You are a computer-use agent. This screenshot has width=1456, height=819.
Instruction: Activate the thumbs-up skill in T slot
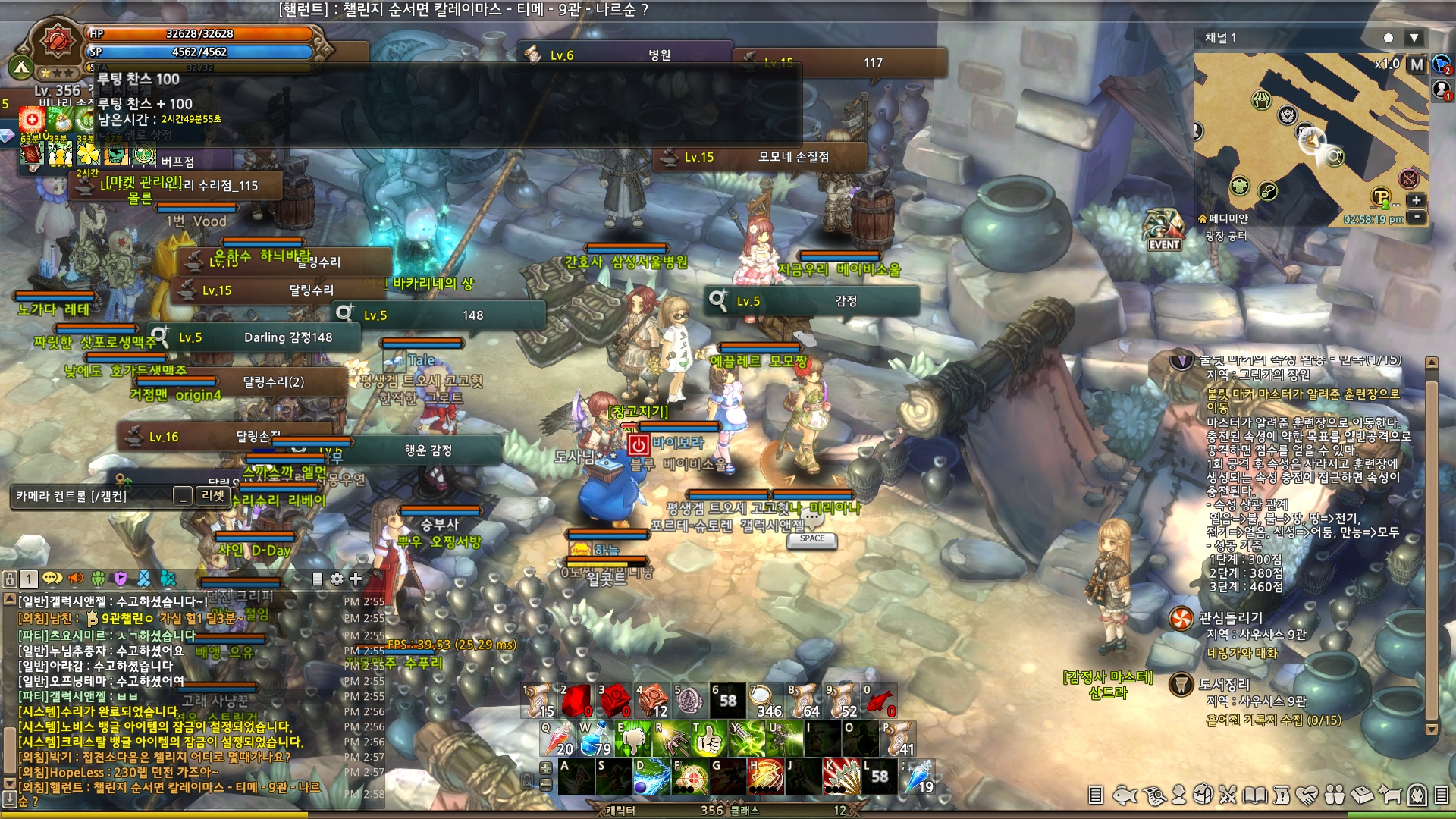[709, 739]
